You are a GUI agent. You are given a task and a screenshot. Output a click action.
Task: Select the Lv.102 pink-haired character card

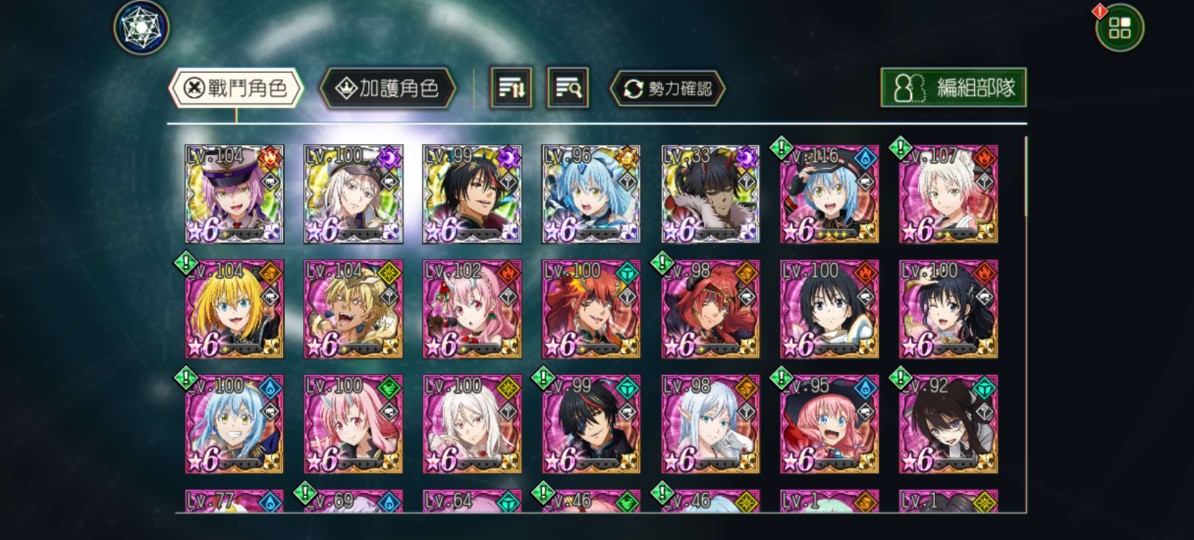click(x=472, y=309)
